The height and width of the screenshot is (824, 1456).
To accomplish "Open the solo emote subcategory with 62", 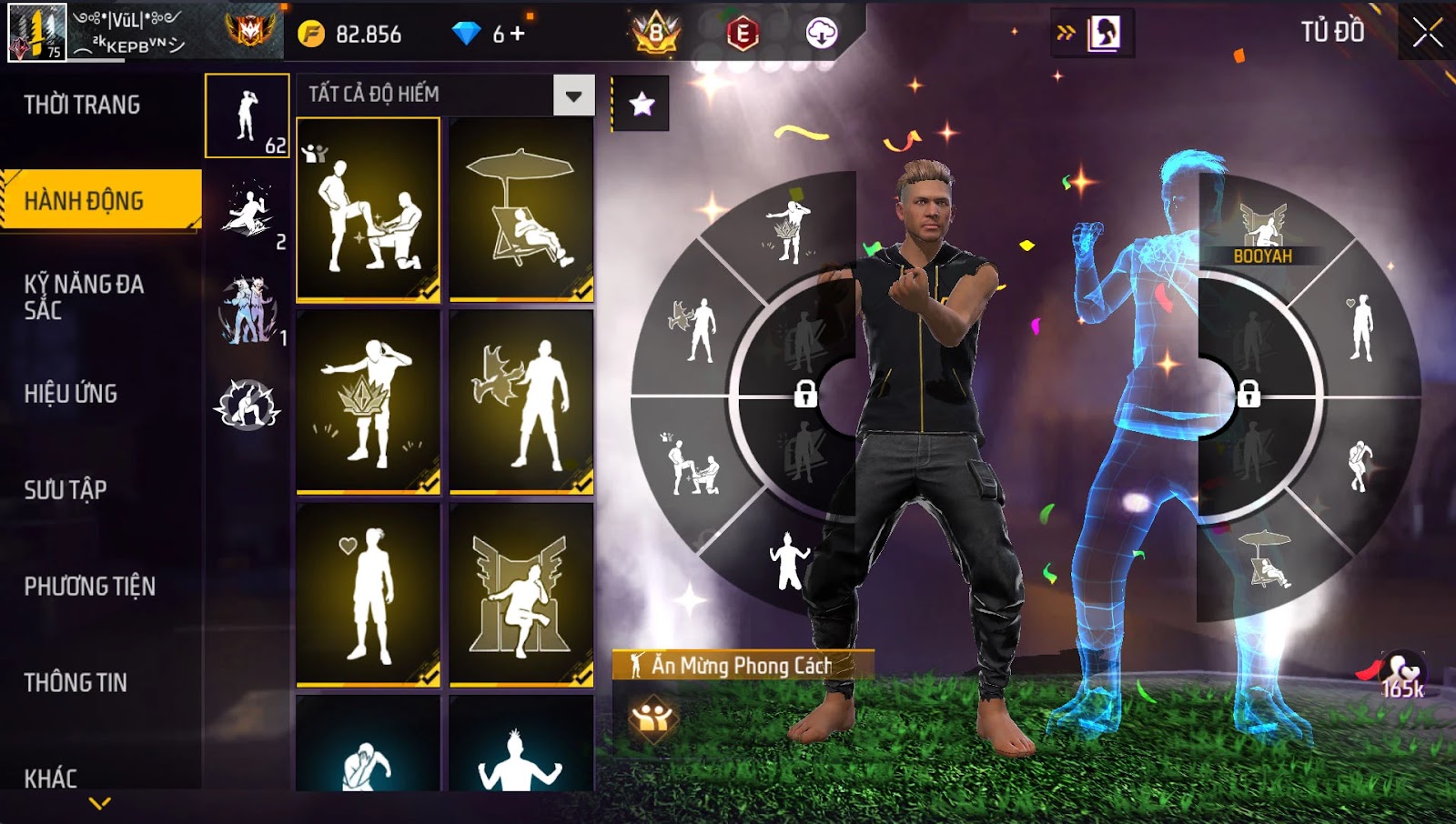I will [248, 116].
